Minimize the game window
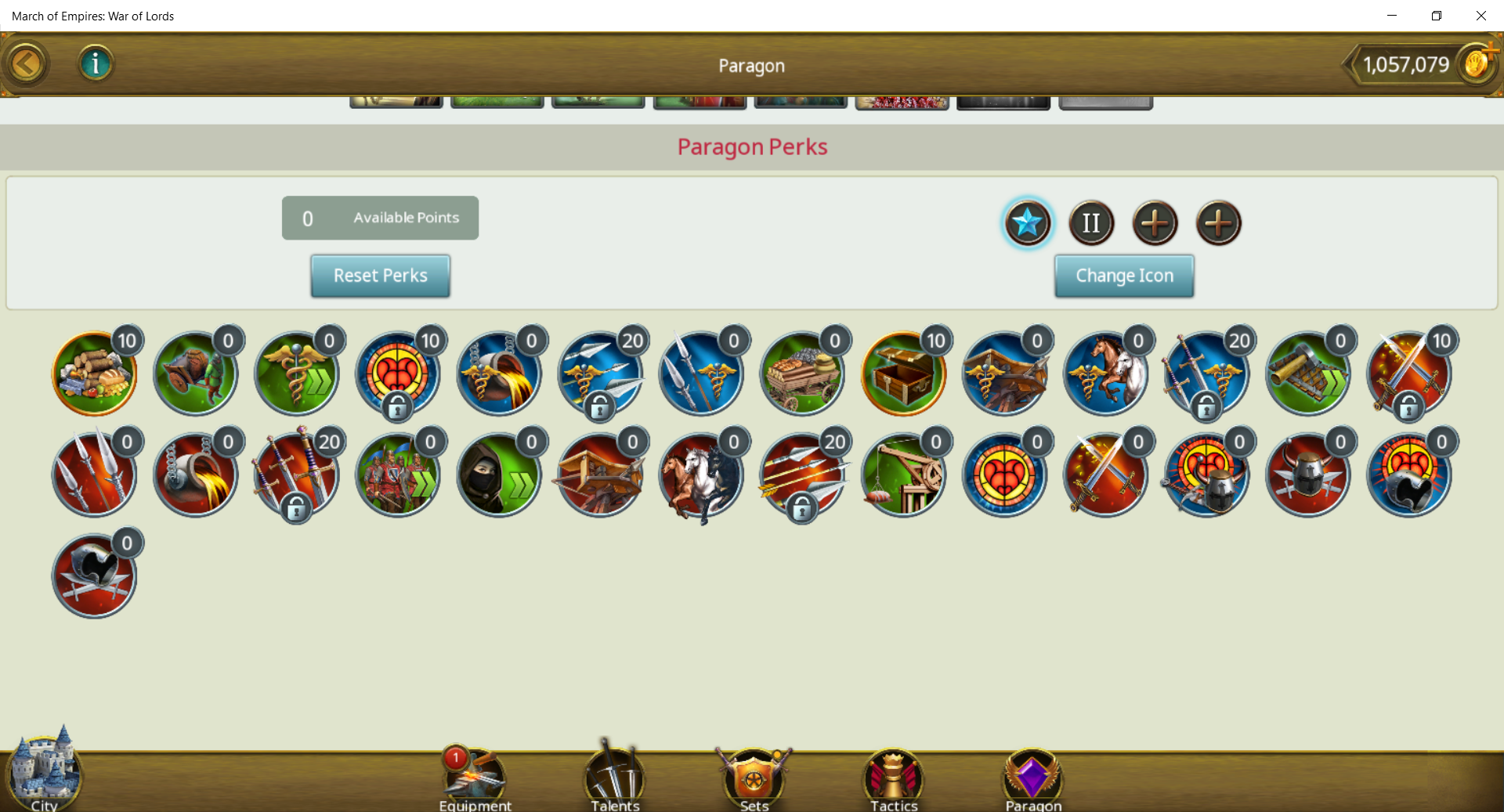This screenshot has width=1504, height=812. pos(1392,16)
